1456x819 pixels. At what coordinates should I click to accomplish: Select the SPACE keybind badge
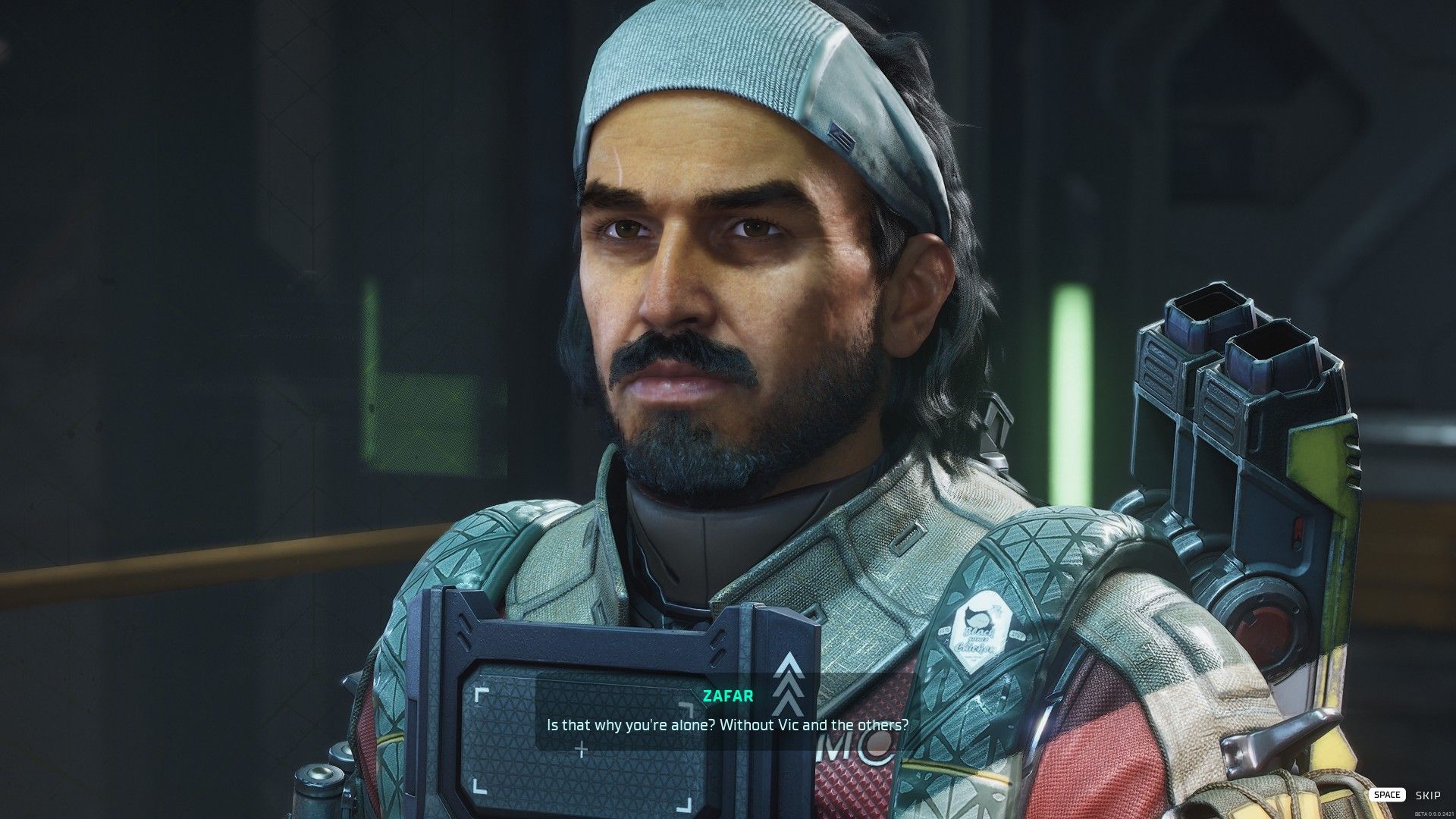click(1389, 794)
